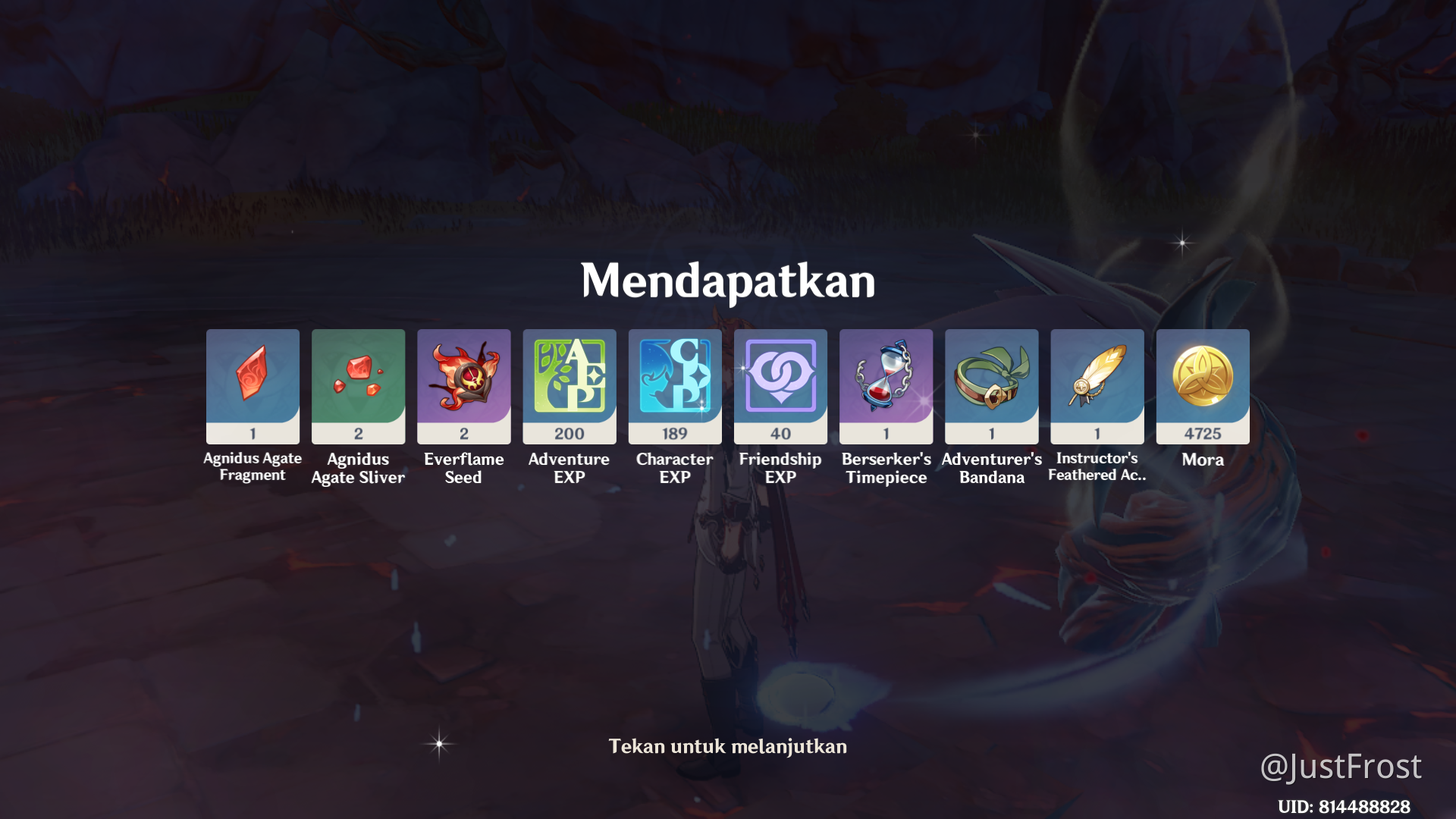1456x819 pixels.
Task: Click the Friendship EXP reward tile
Action: (780, 385)
